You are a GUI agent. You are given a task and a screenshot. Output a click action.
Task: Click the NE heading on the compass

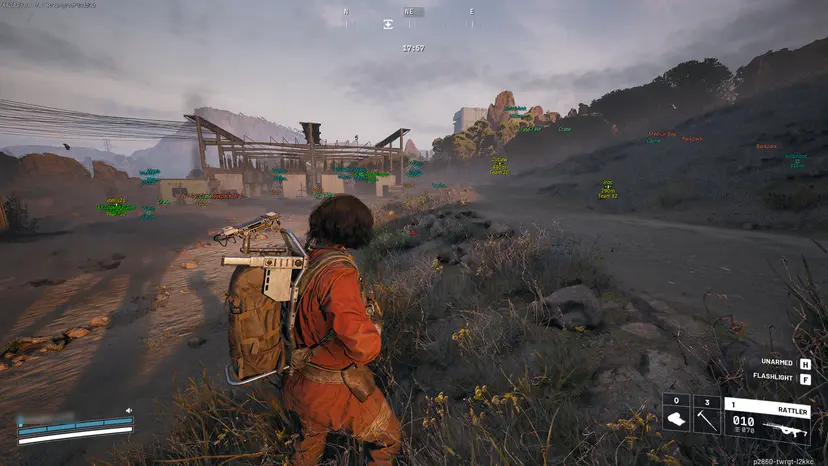(x=408, y=12)
